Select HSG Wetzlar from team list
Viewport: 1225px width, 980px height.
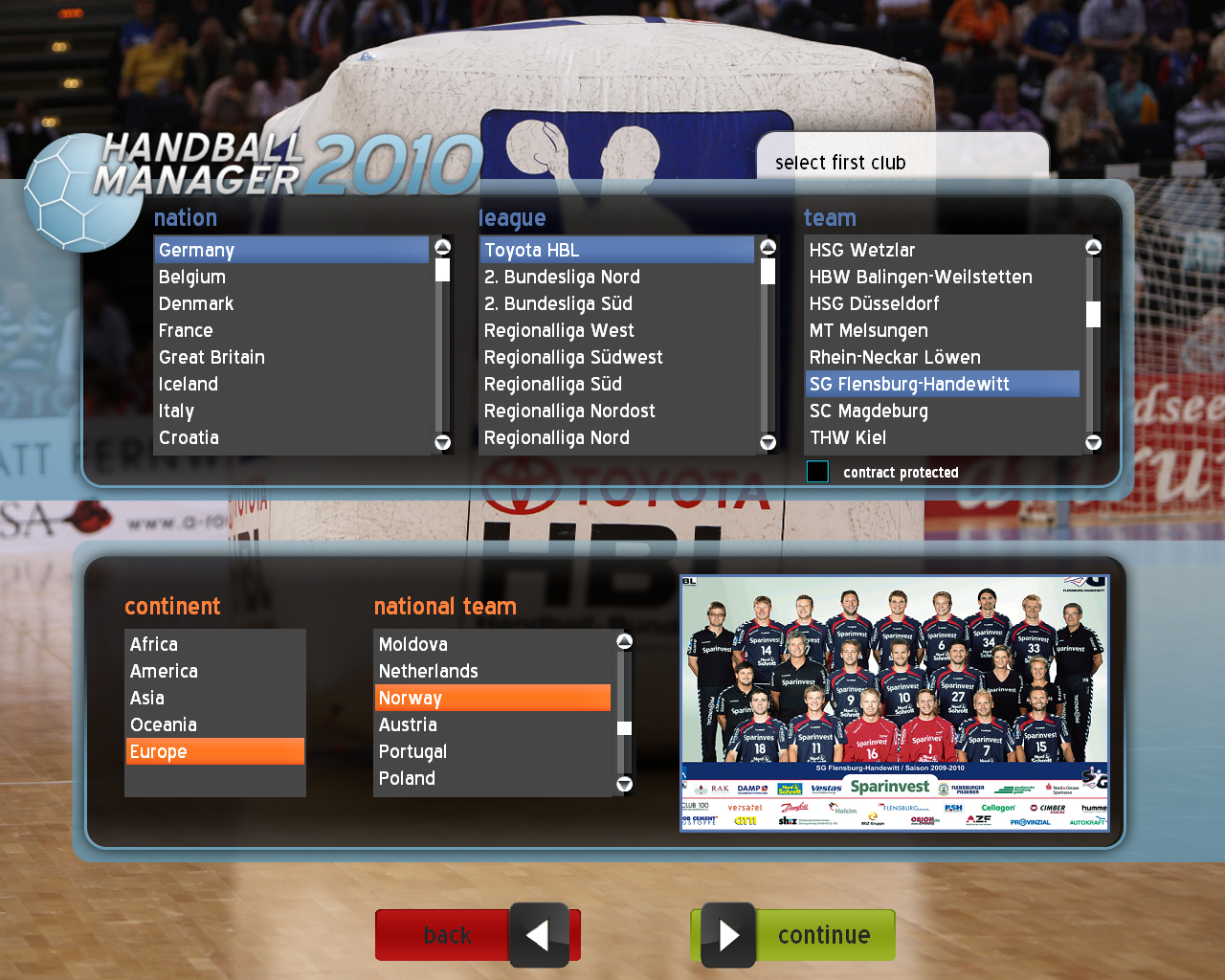coord(861,250)
